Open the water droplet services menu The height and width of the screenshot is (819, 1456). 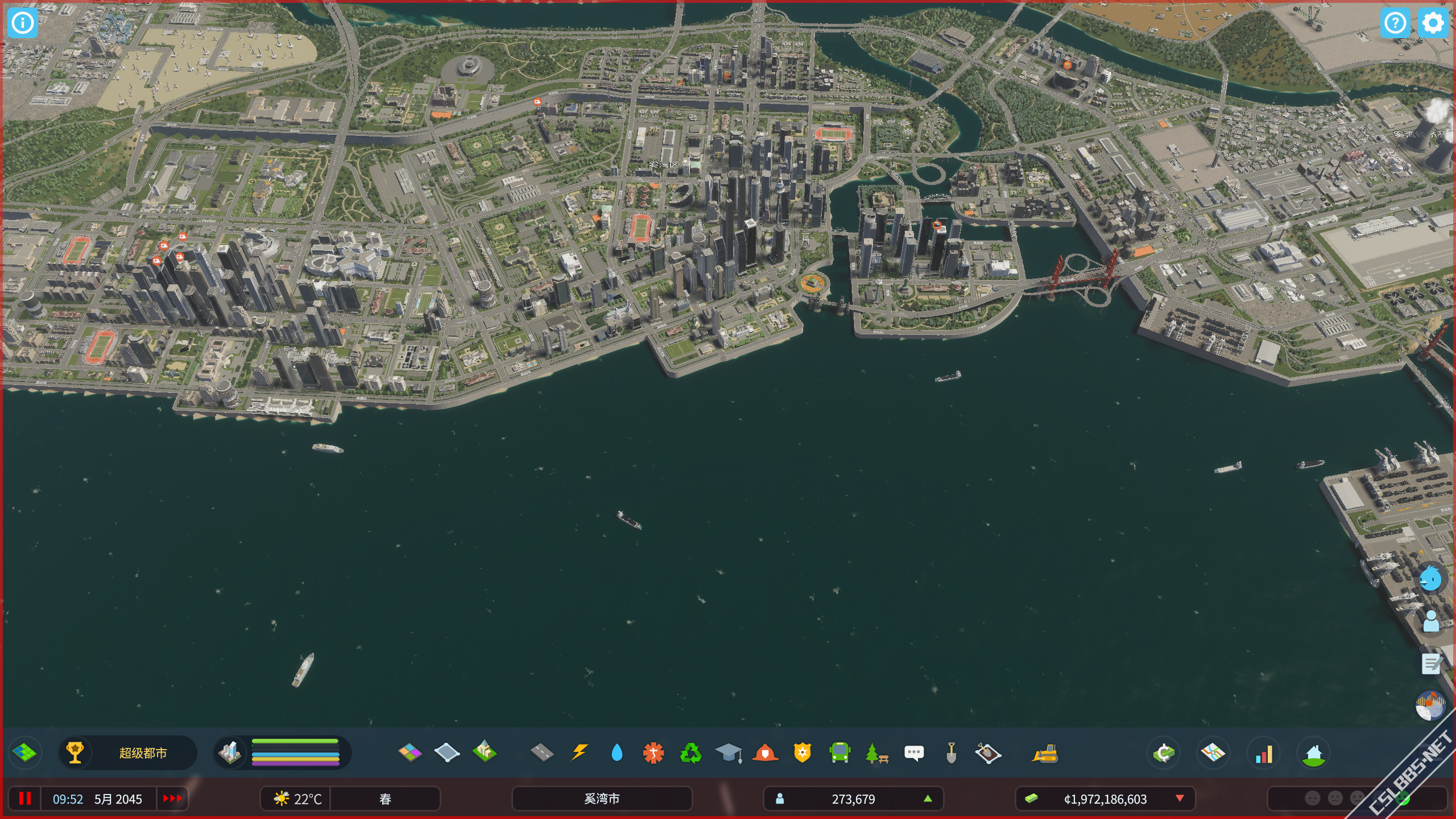(x=617, y=752)
